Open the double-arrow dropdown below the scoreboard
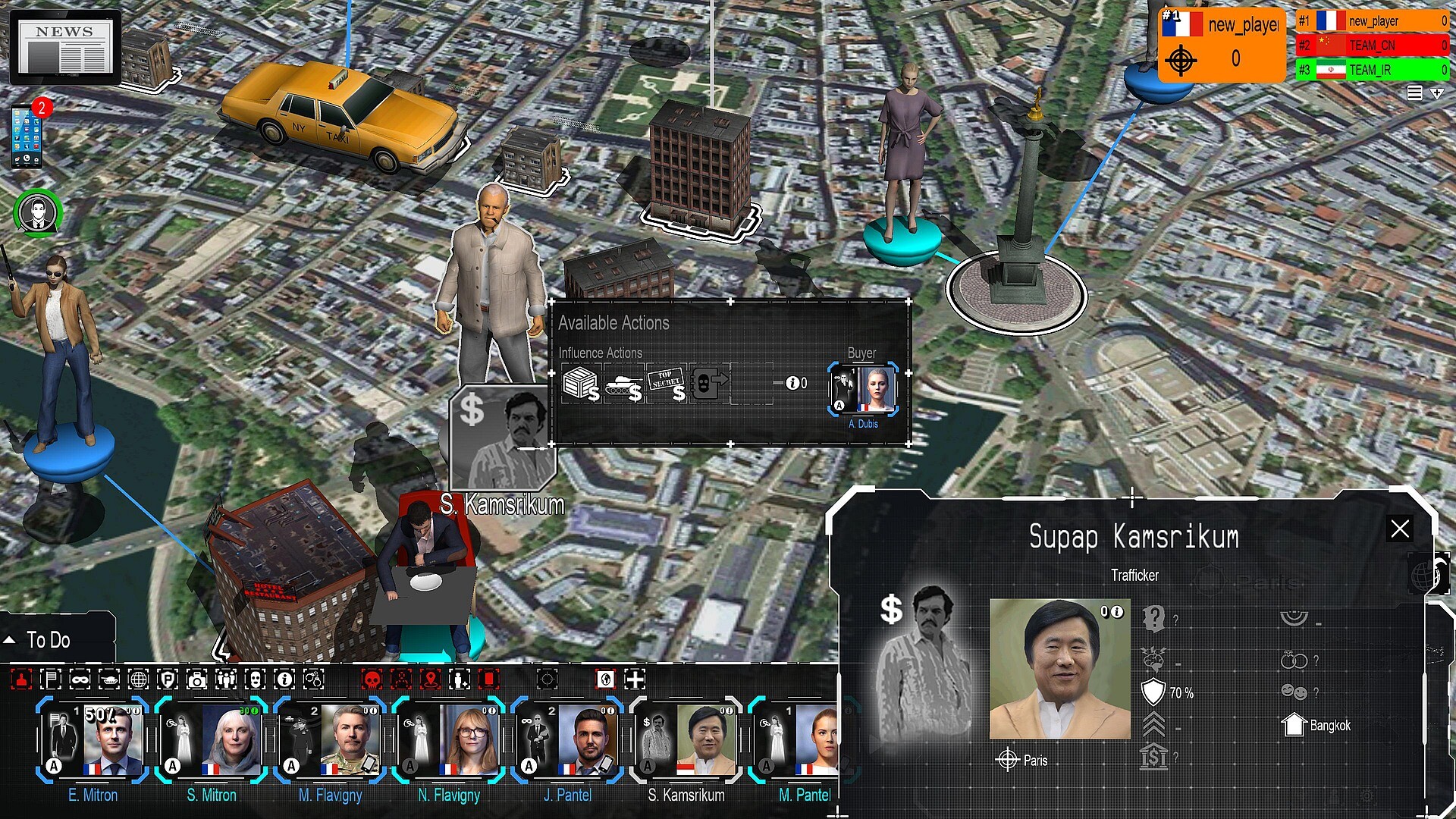This screenshot has height=819, width=1456. pos(1437,93)
